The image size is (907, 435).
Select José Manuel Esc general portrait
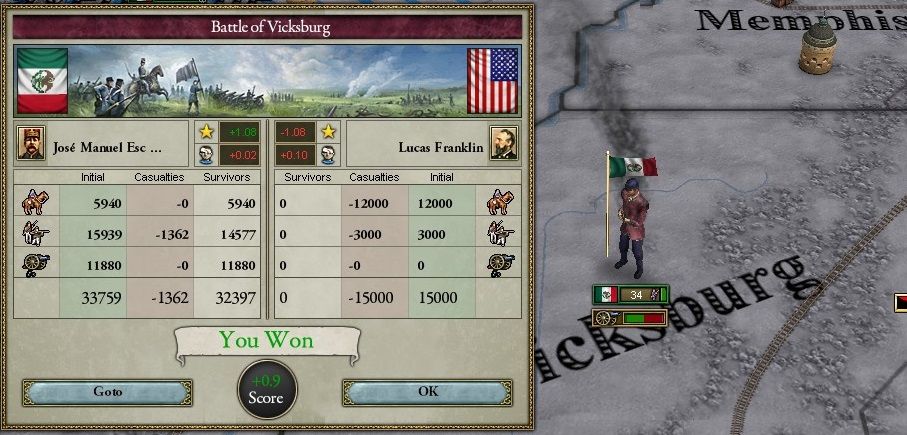(x=31, y=144)
